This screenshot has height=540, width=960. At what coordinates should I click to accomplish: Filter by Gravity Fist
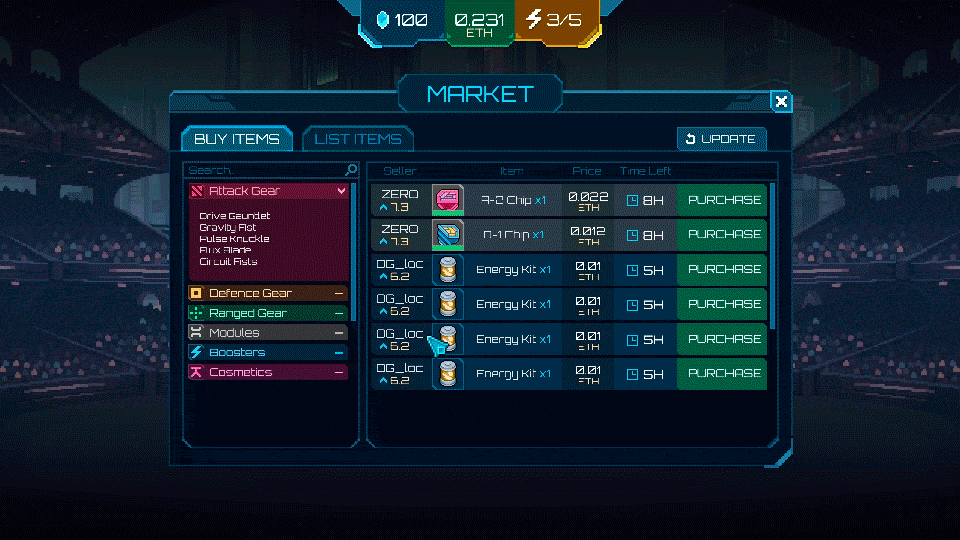[x=228, y=227]
